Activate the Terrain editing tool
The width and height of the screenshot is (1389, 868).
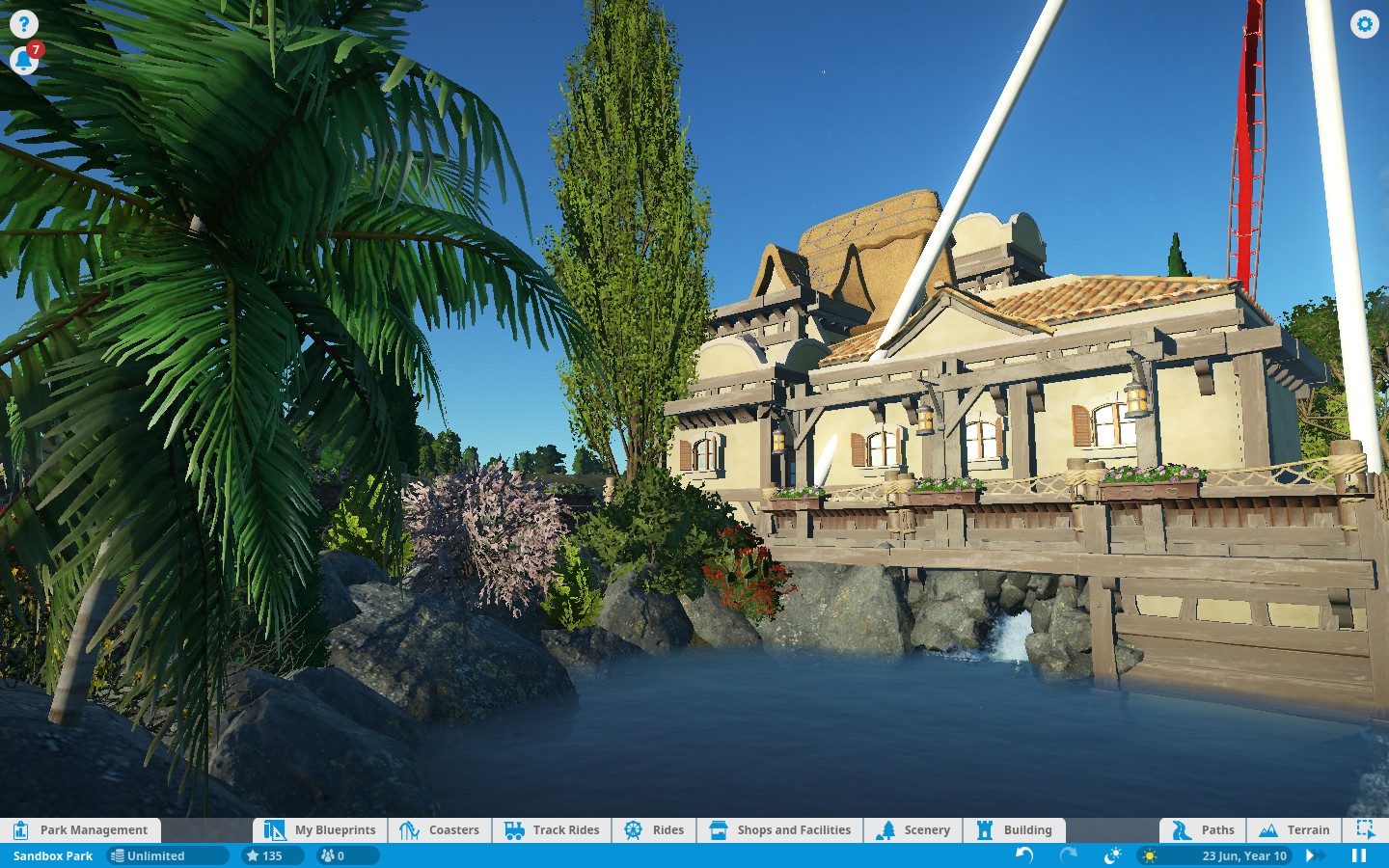[x=1294, y=829]
